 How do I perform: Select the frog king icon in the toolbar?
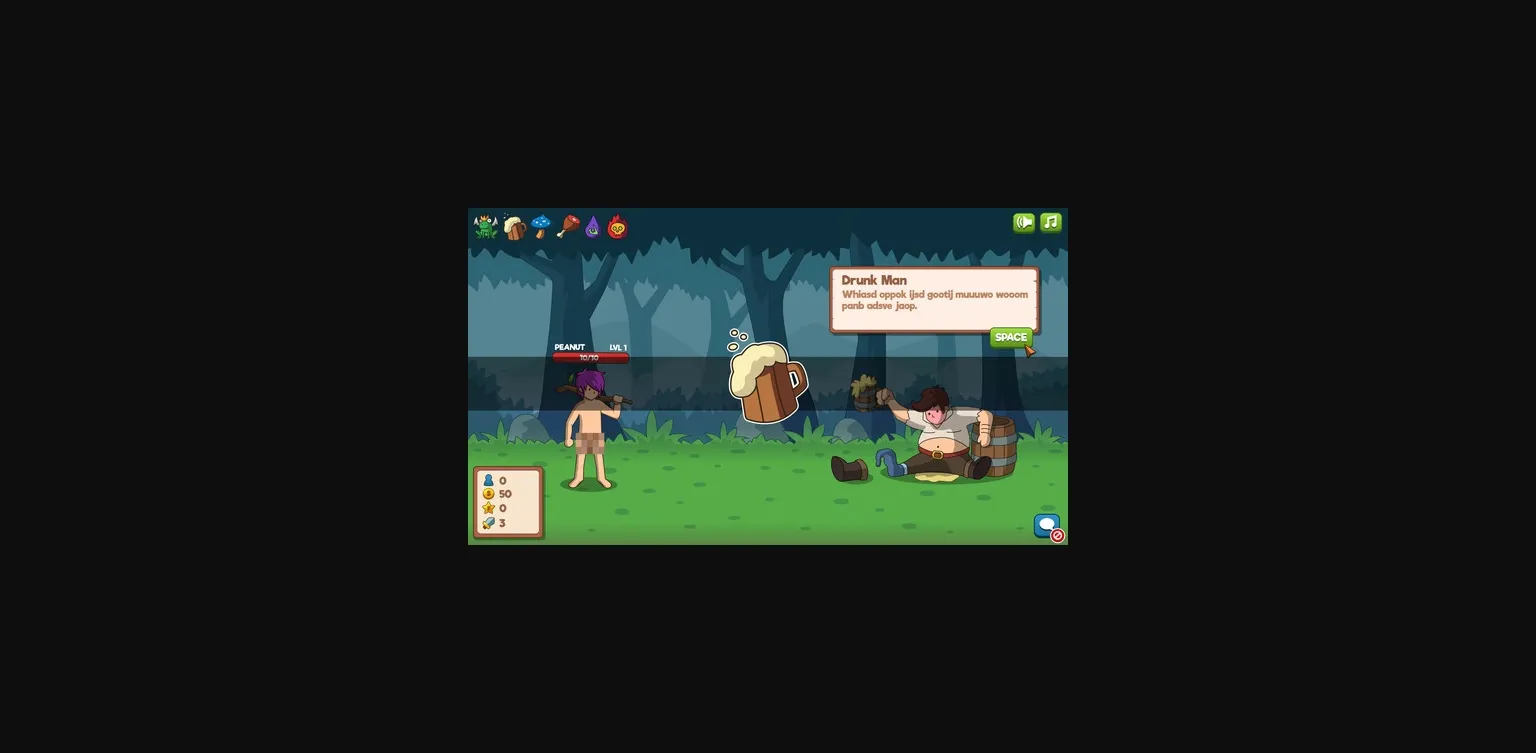click(486, 226)
